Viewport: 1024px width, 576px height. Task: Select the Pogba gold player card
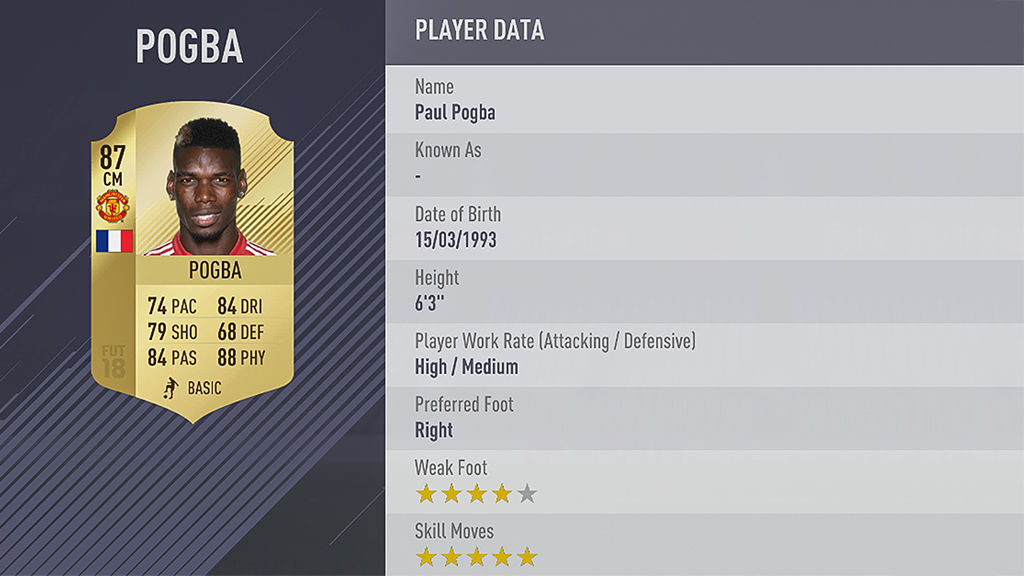pyautogui.click(x=192, y=260)
